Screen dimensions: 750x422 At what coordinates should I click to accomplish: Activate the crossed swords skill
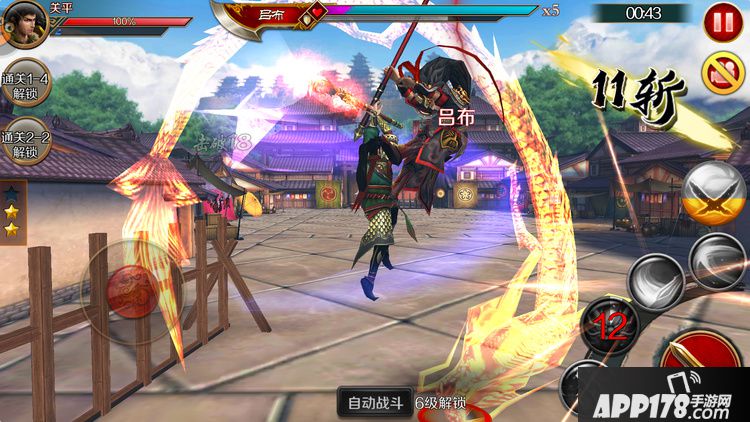pos(714,193)
